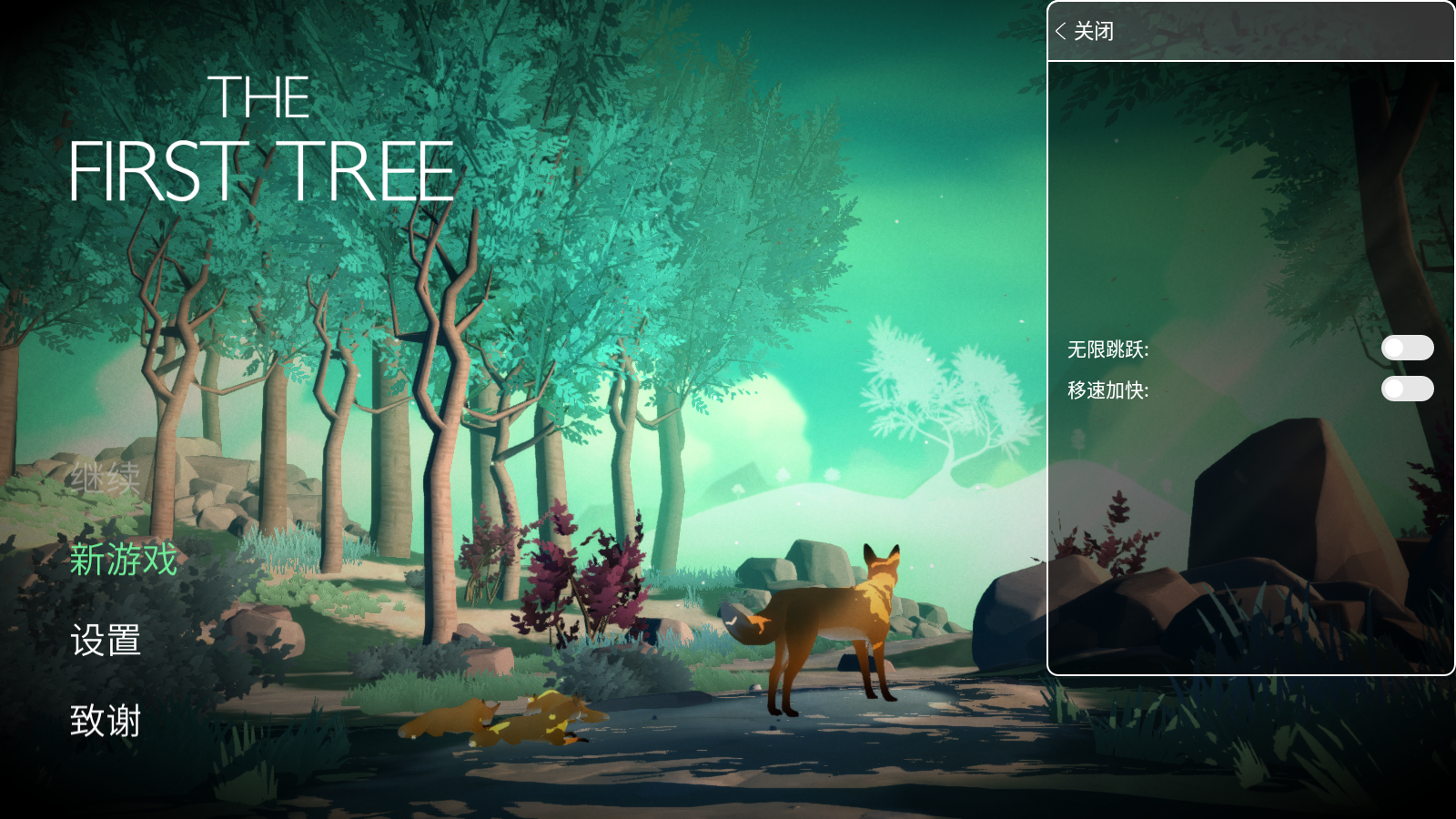The image size is (1456, 819).
Task: Start a new game via 新游戏
Action: tap(124, 560)
